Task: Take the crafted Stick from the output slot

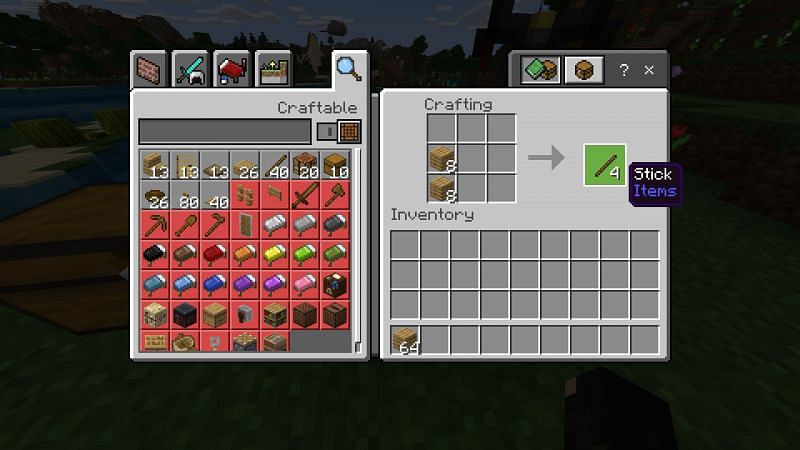Action: point(604,164)
